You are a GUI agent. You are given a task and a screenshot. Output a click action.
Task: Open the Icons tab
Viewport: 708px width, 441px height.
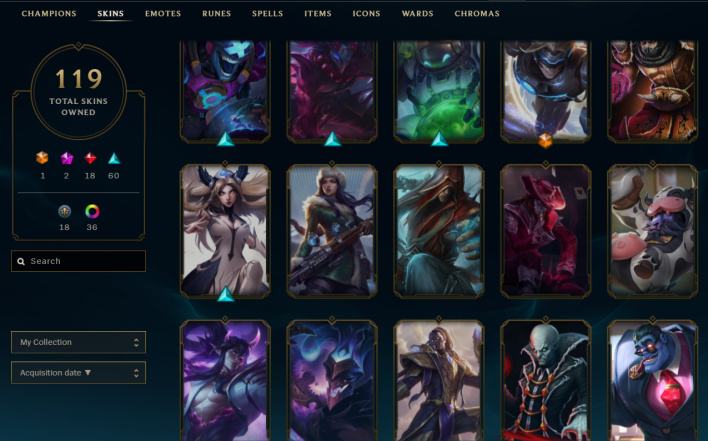point(366,14)
